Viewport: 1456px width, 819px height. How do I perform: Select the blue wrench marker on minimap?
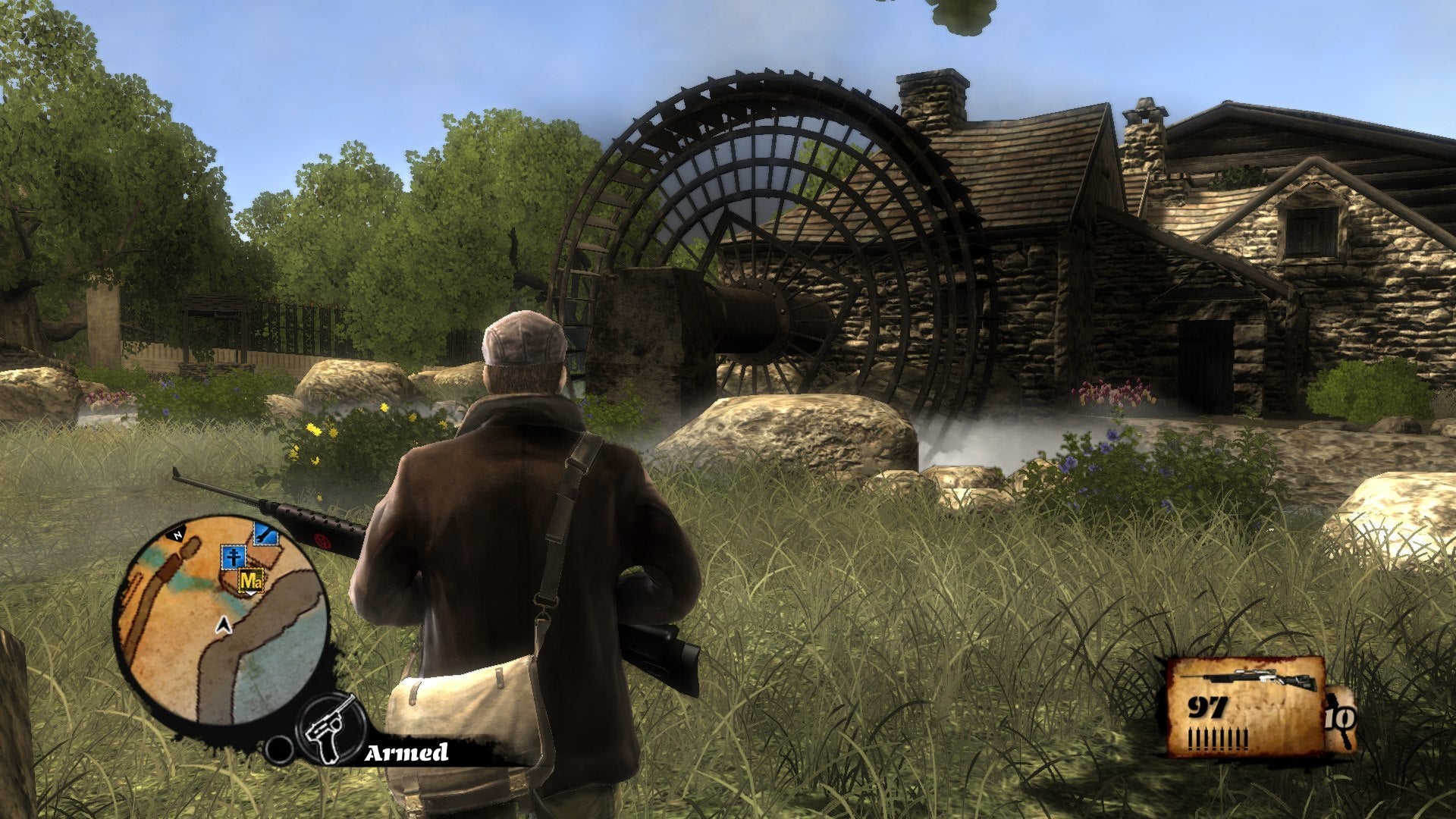click(x=265, y=533)
